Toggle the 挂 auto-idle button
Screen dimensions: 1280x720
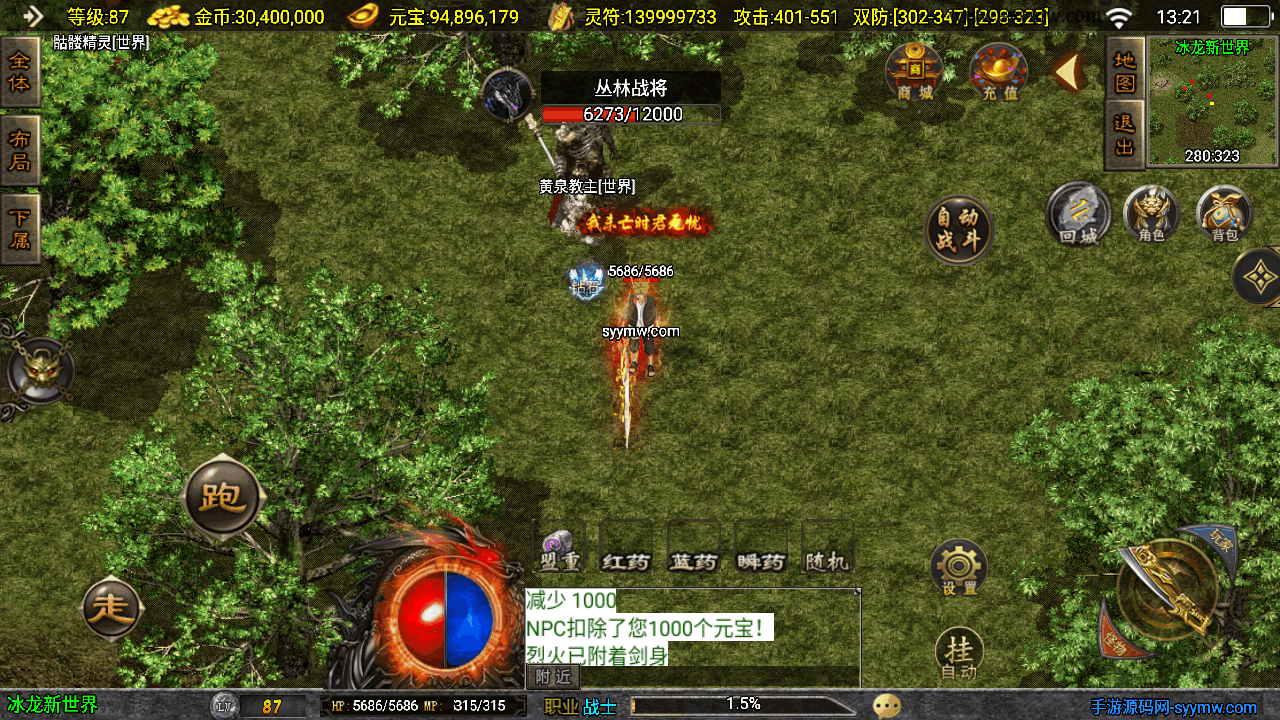click(959, 654)
